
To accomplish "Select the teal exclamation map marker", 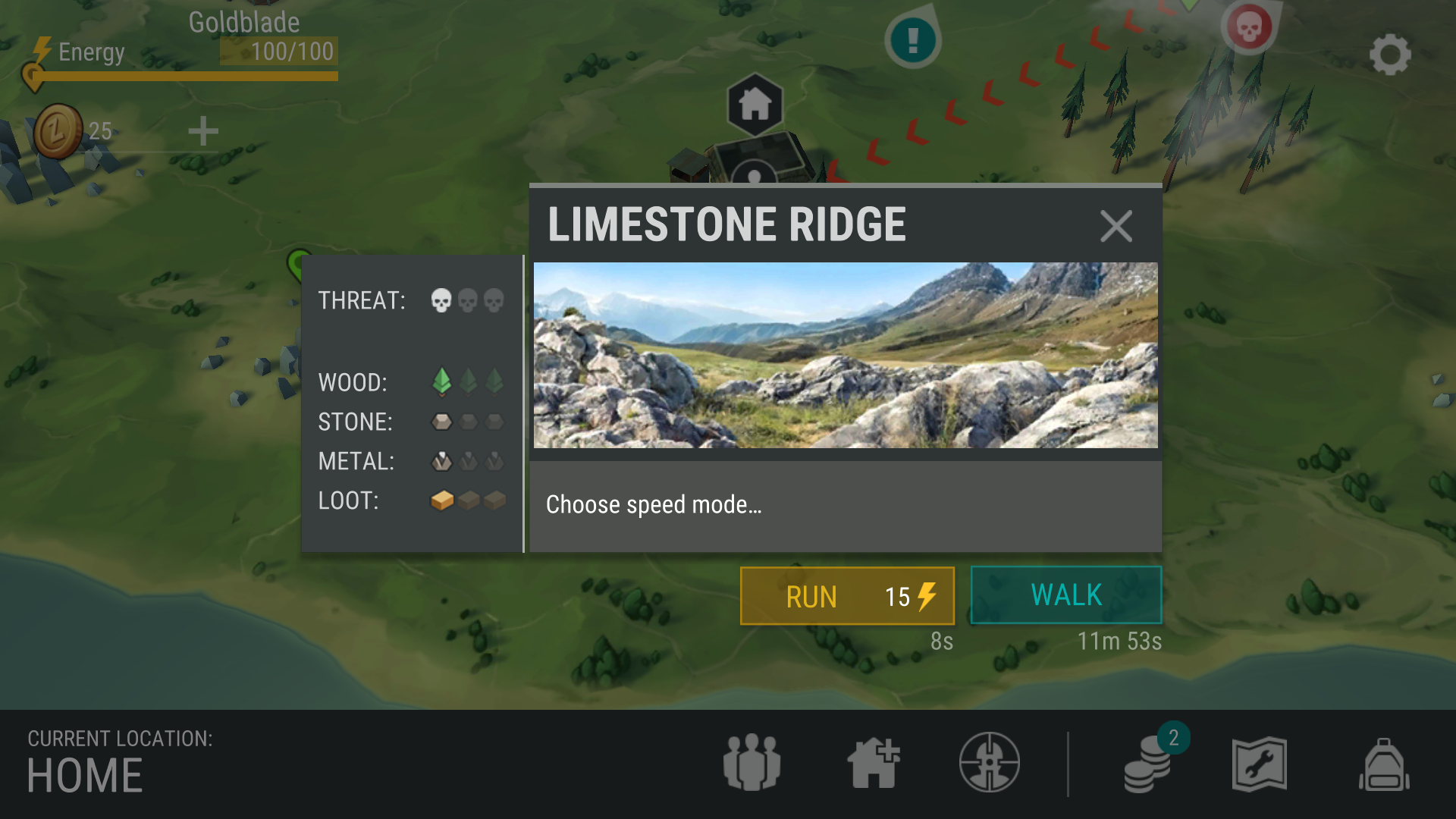I will coord(913,39).
